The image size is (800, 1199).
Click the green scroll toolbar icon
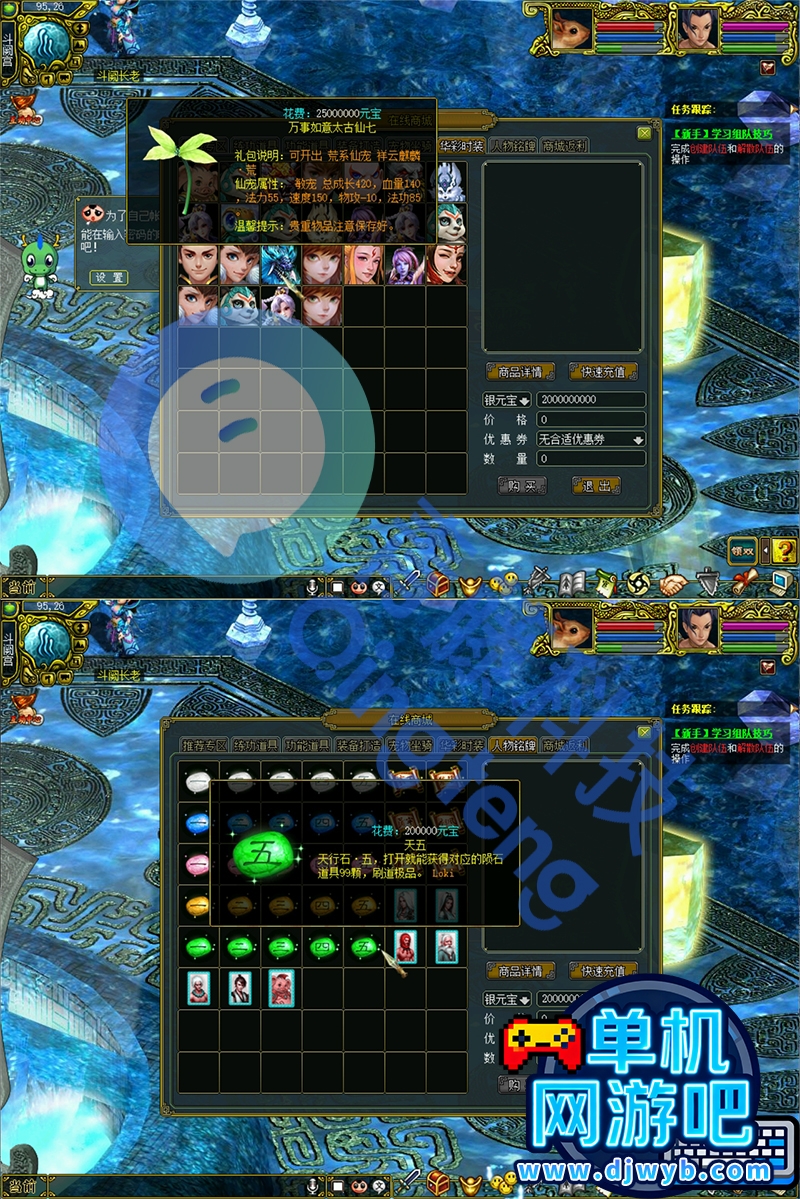click(x=605, y=582)
